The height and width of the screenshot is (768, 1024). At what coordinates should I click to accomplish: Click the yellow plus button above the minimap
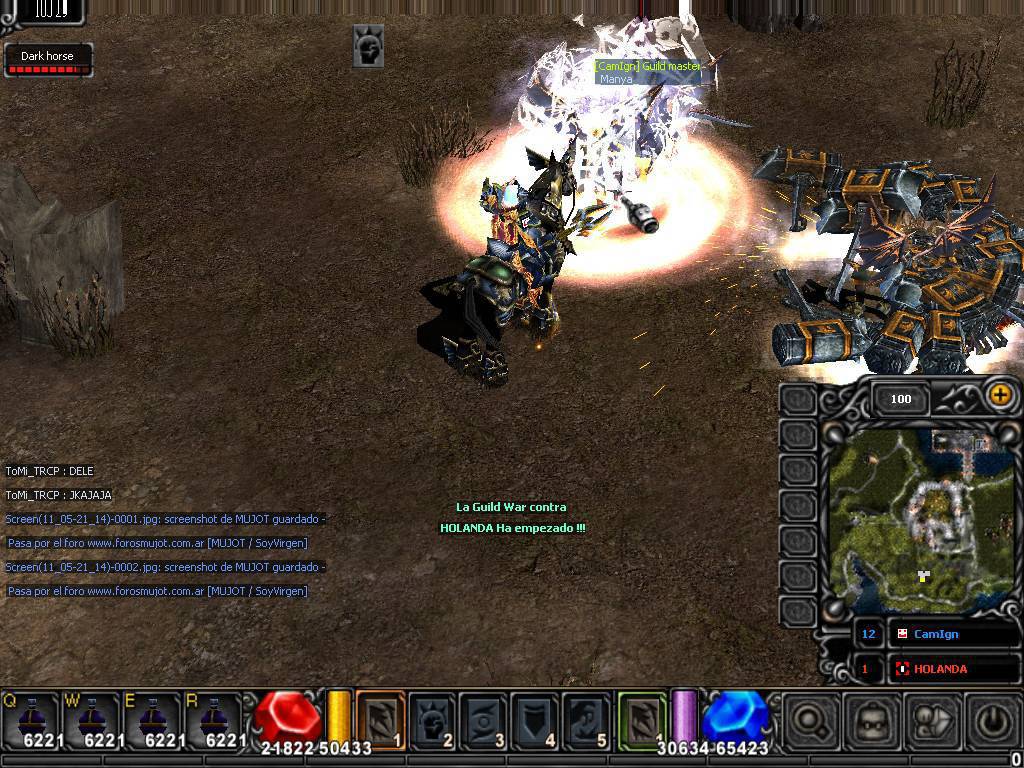coord(999,395)
